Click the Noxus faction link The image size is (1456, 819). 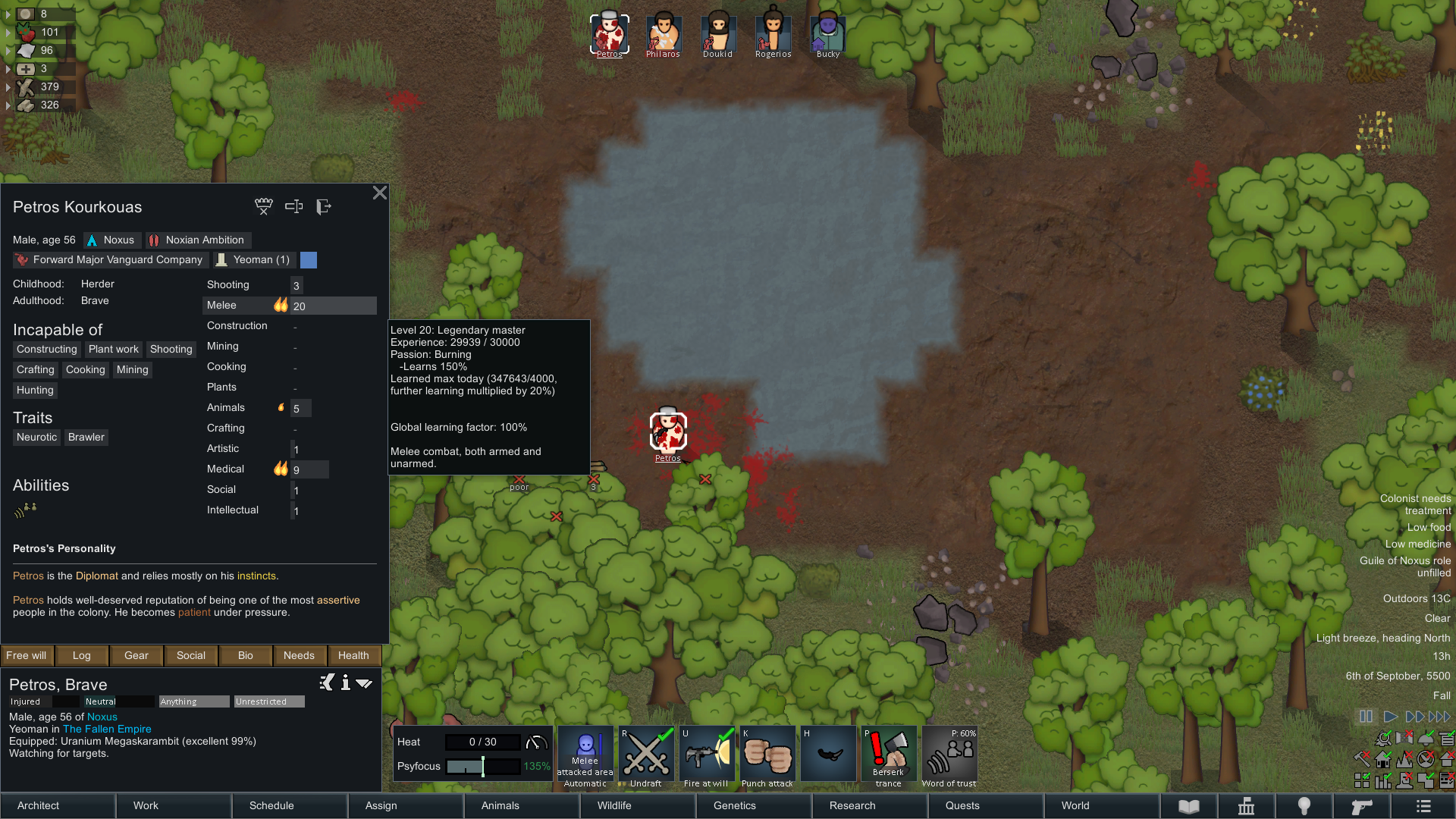pos(102,717)
